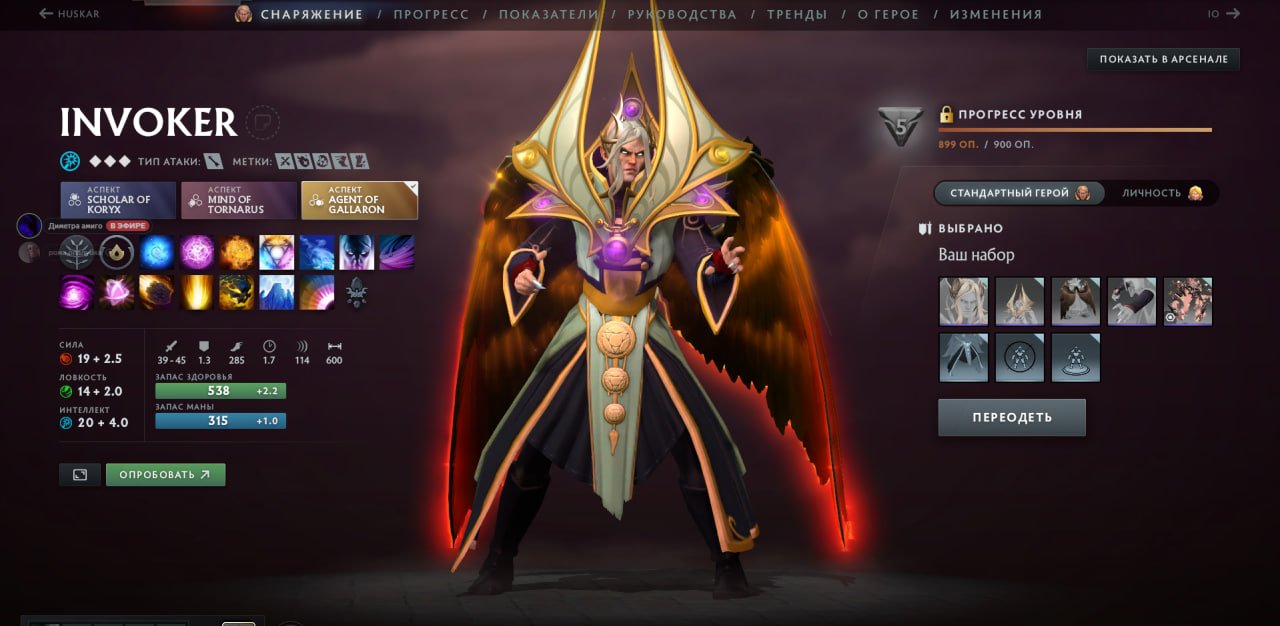Go back to the previous hero Huskar
Viewport: 1280px width, 626px height.
click(x=70, y=14)
